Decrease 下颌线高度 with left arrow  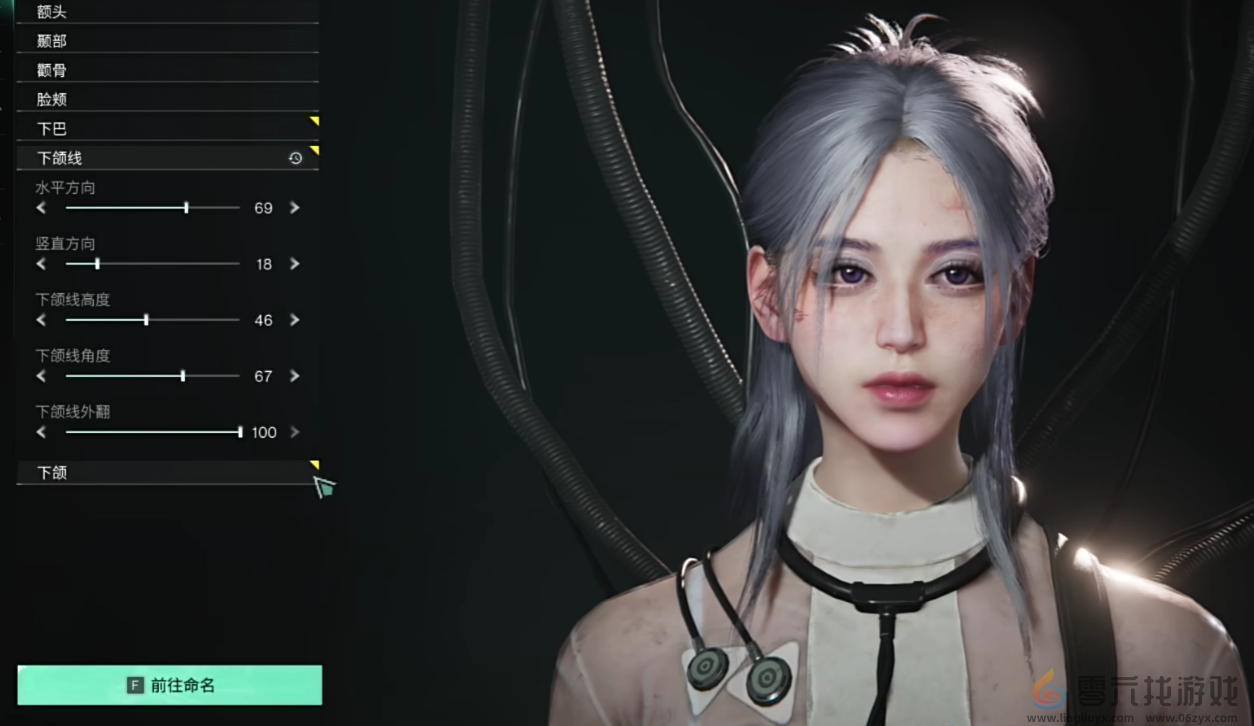click(41, 320)
